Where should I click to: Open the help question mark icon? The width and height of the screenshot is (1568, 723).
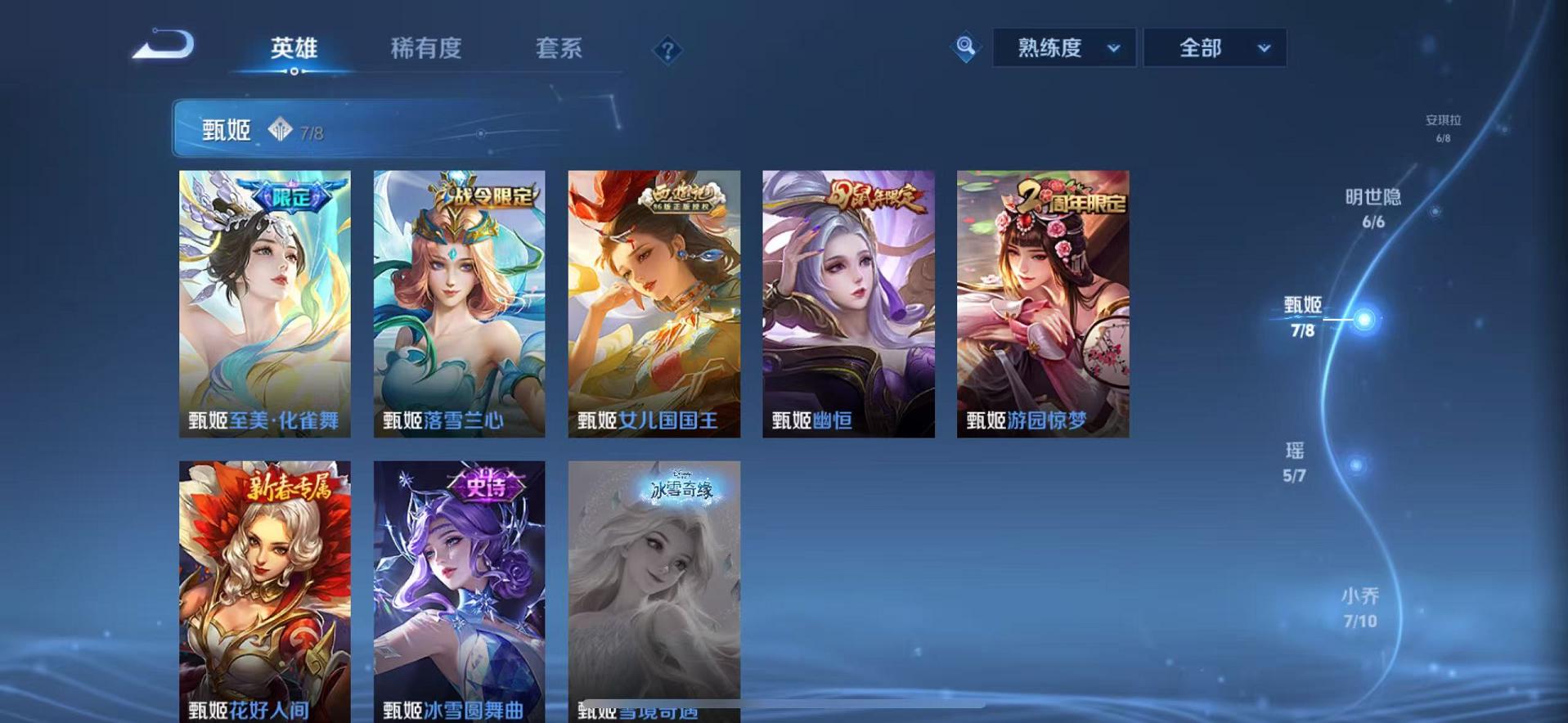(669, 50)
